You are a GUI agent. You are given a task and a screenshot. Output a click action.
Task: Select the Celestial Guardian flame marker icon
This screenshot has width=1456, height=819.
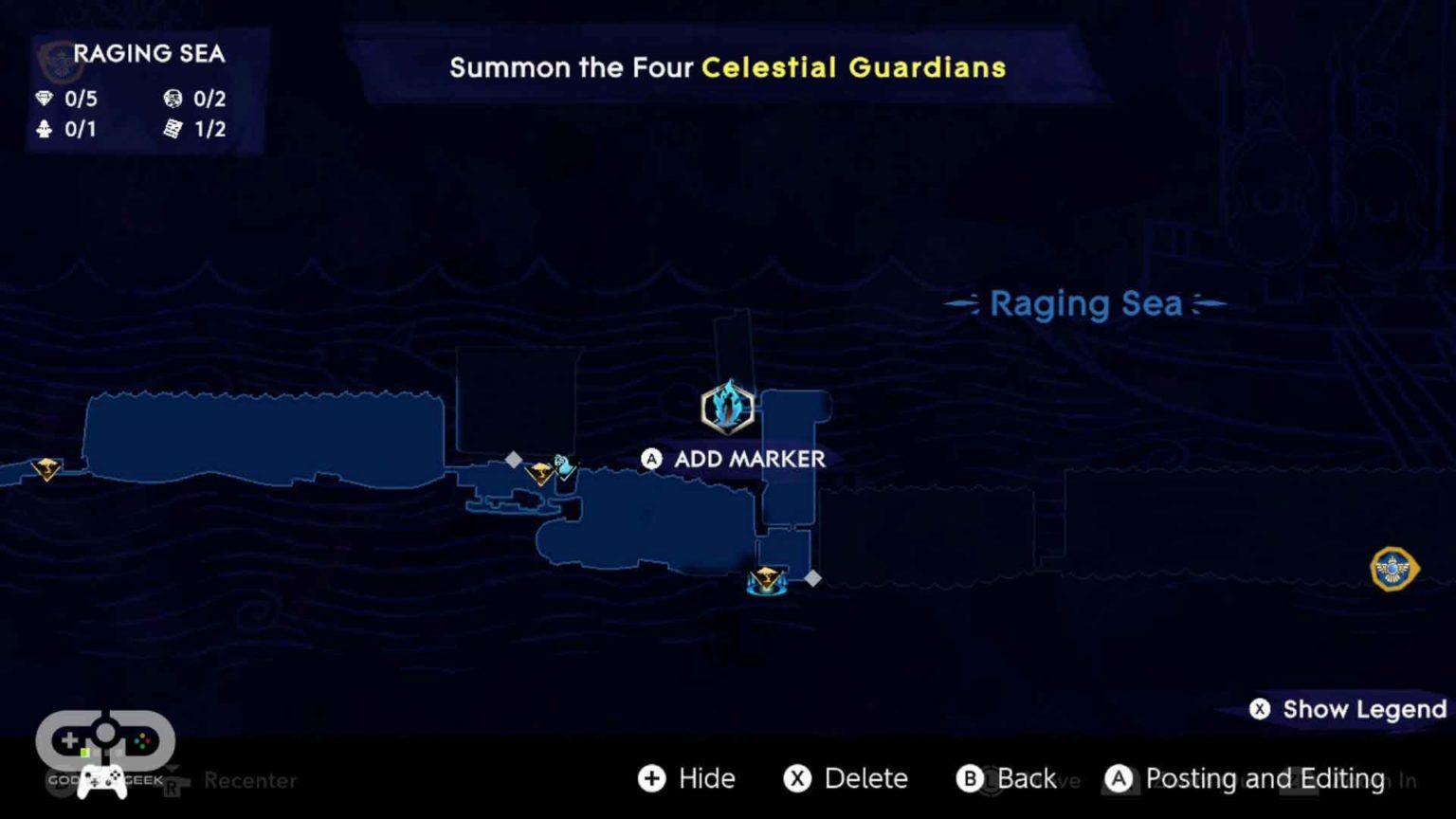(728, 408)
